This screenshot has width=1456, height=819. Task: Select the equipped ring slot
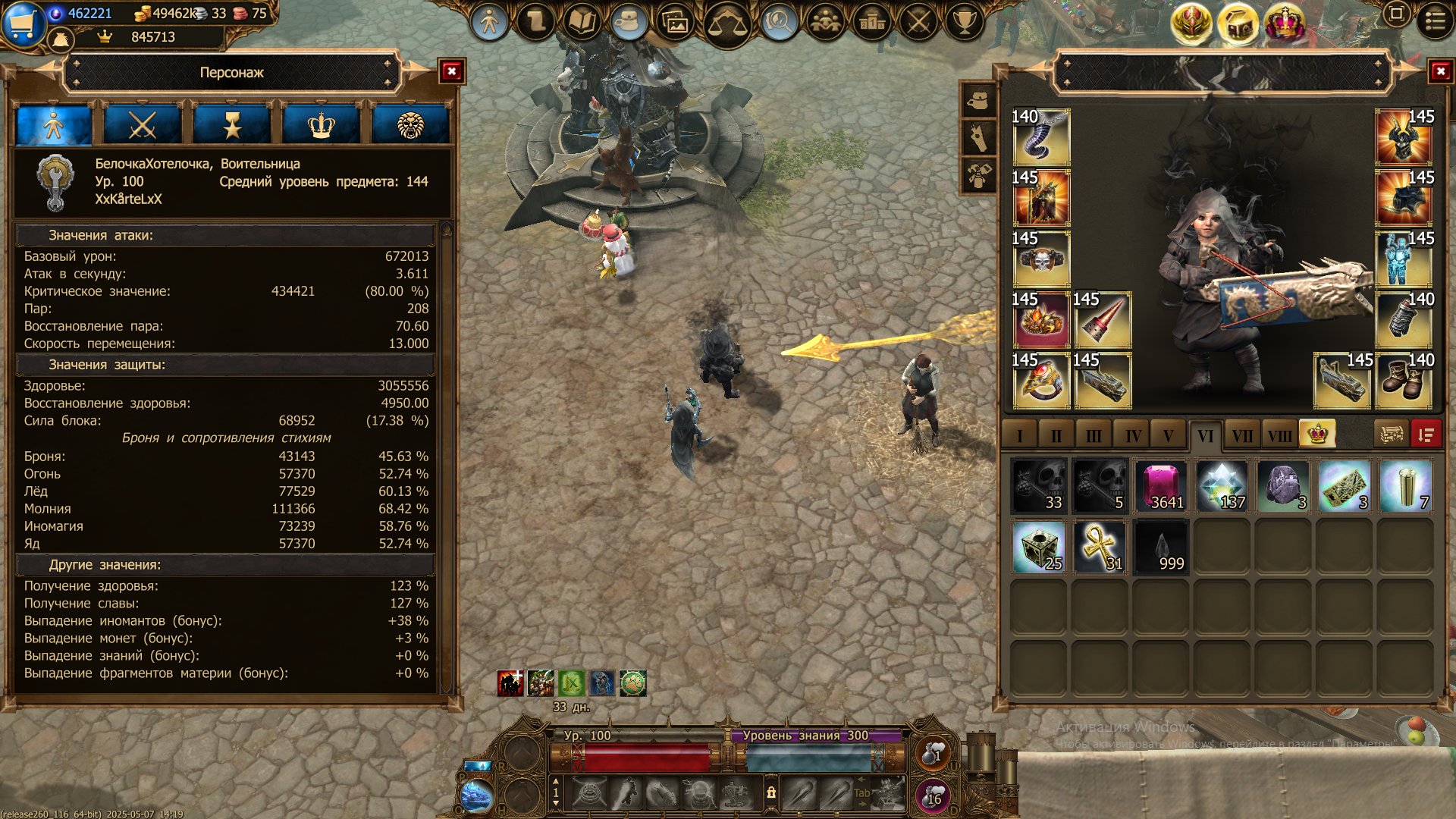pos(1040,380)
